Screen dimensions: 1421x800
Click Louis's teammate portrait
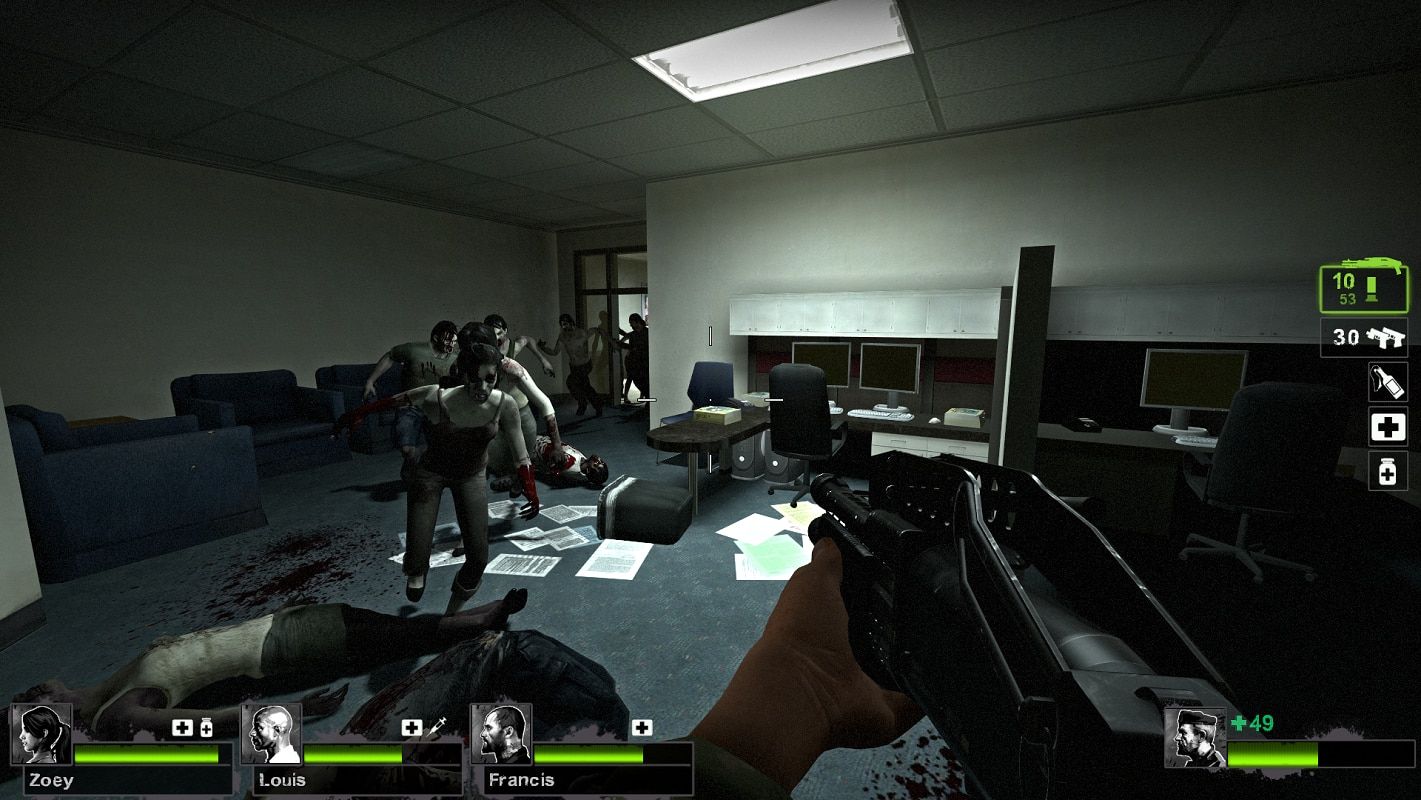pos(272,734)
